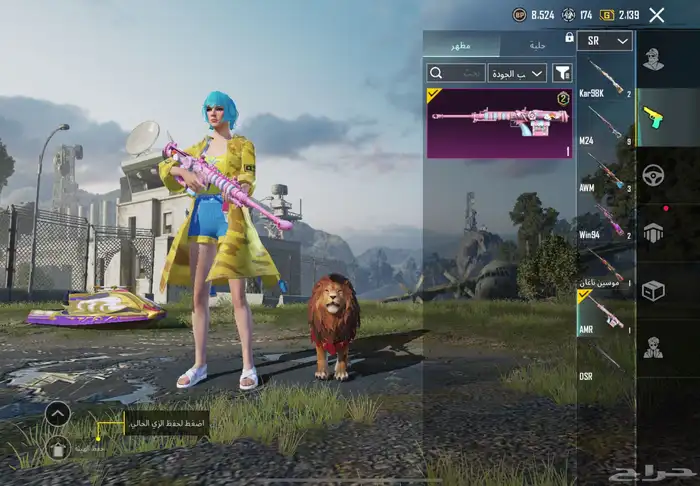Viewport: 700px width, 486px height.
Task: Open the vehicle steering wheel category
Action: coord(653,174)
